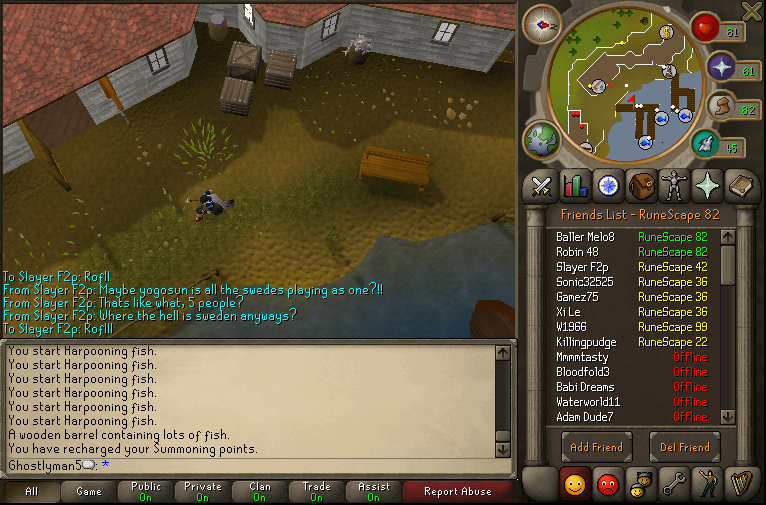Image resolution: width=766 pixels, height=505 pixels.
Task: Click the Del Friend button
Action: (684, 447)
